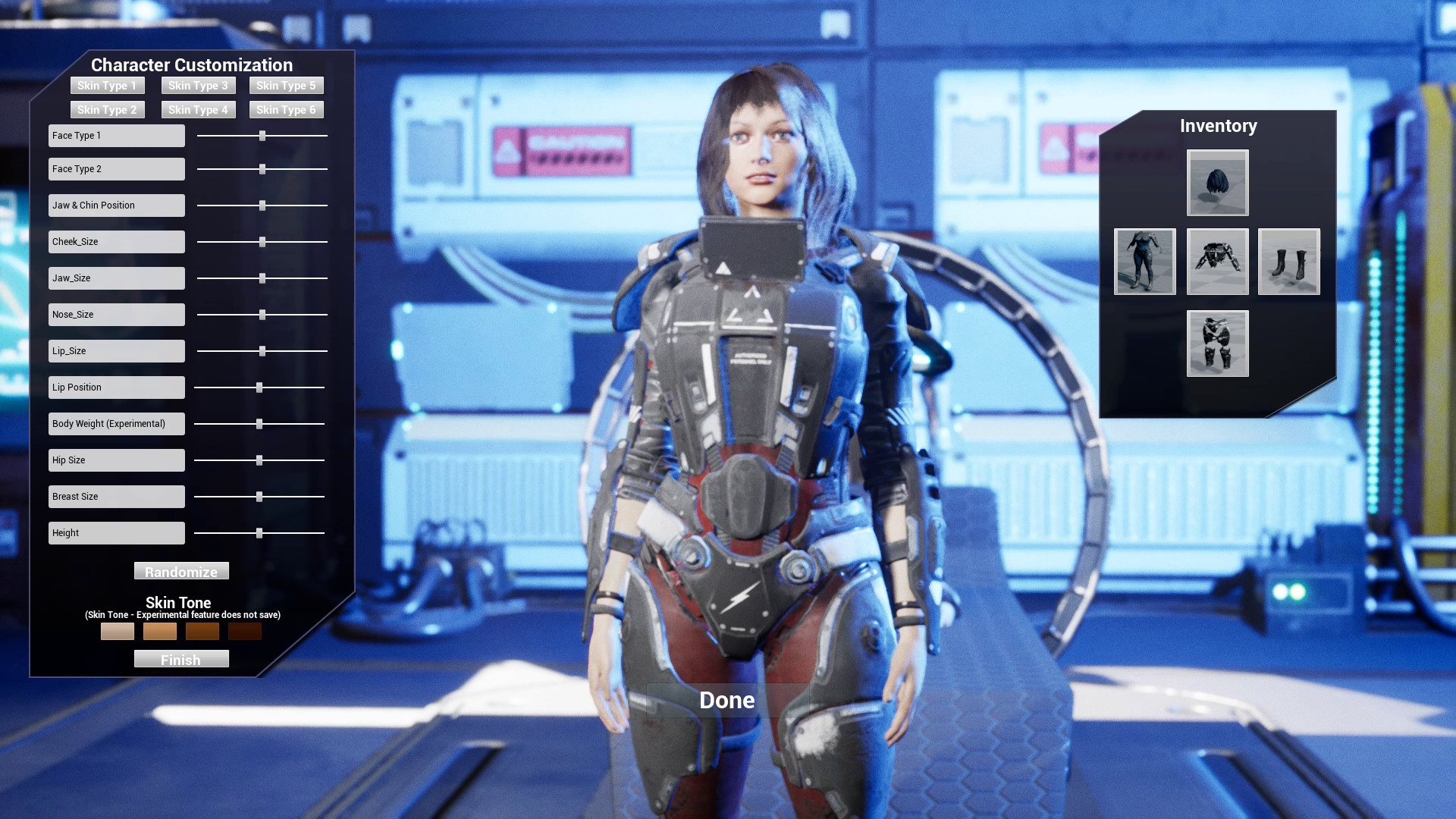Choose Skin Type 6

pos(286,109)
